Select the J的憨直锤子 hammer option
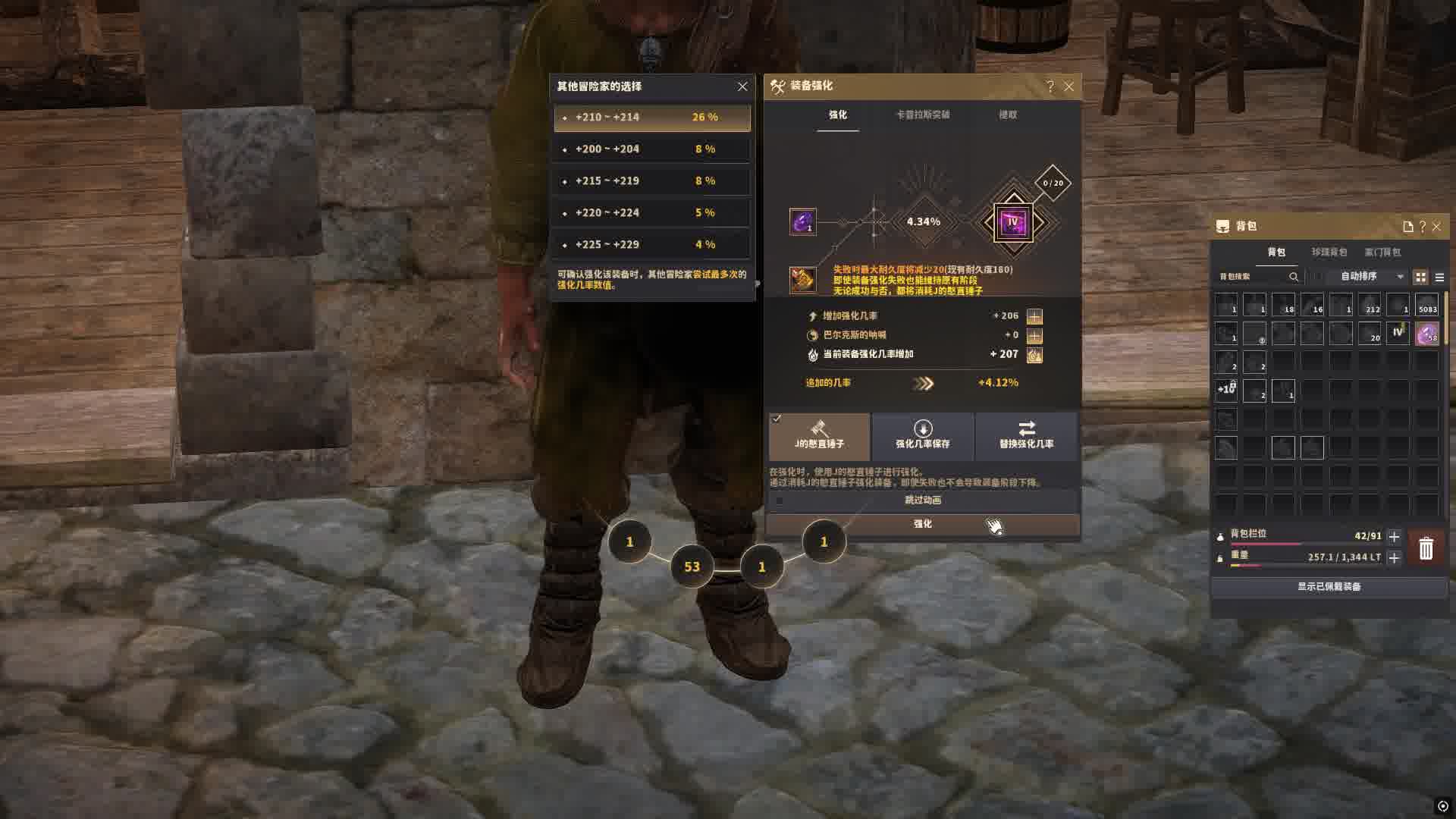Screen dimensions: 1456x819 [x=819, y=435]
